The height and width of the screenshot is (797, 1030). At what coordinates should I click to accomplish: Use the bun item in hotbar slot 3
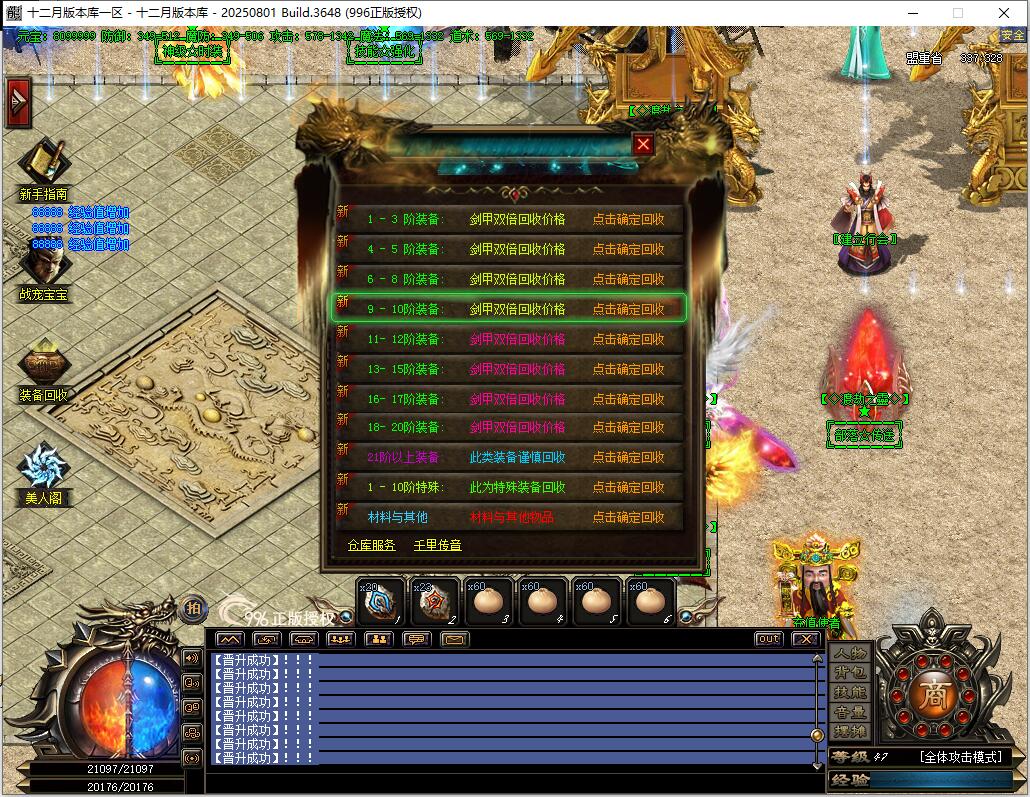click(x=489, y=602)
